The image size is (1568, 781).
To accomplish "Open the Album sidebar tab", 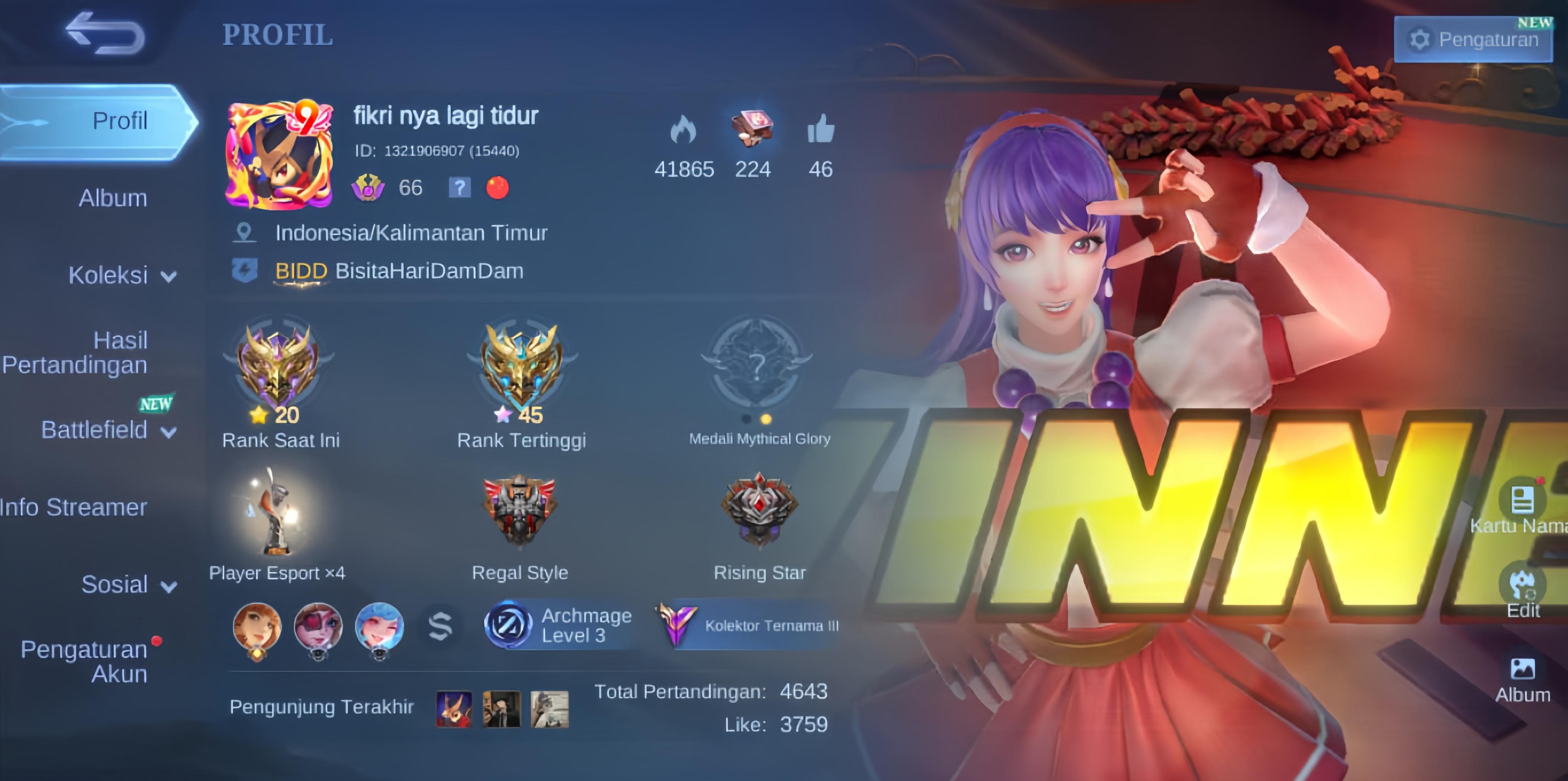I will [x=113, y=199].
